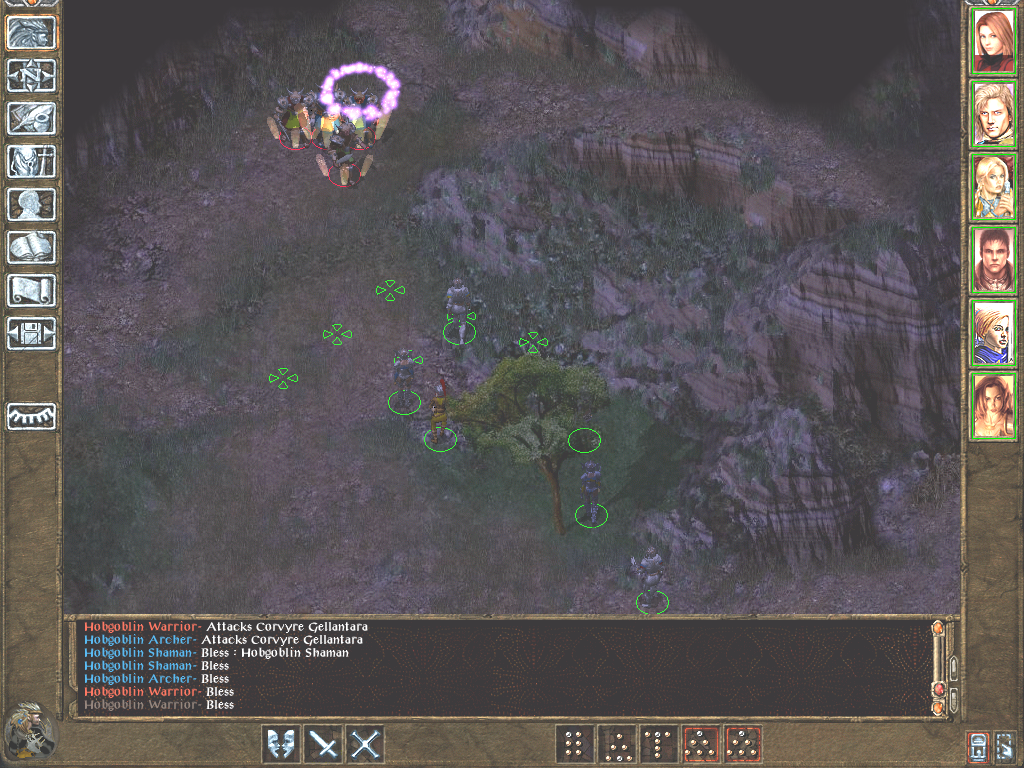The height and width of the screenshot is (768, 1024).
Task: Select the blonde woman with braids portrait
Action: [993, 187]
